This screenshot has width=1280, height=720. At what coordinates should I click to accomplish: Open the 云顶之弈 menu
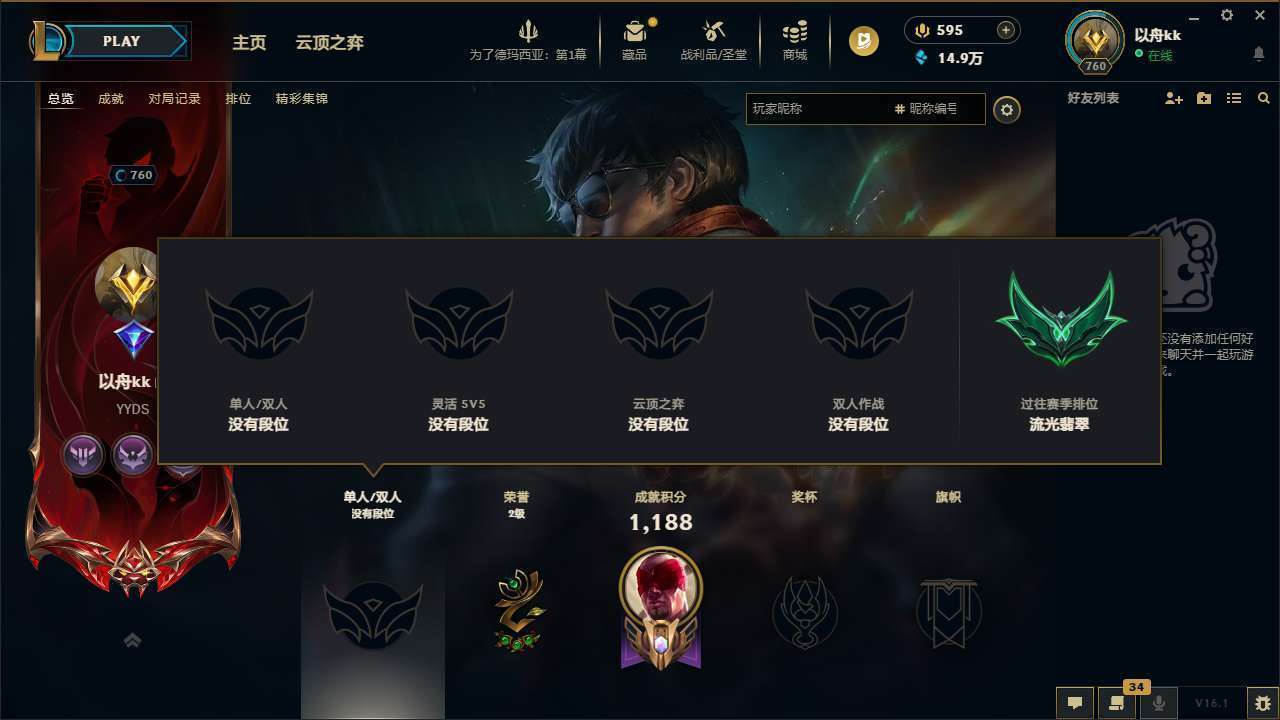(x=328, y=43)
